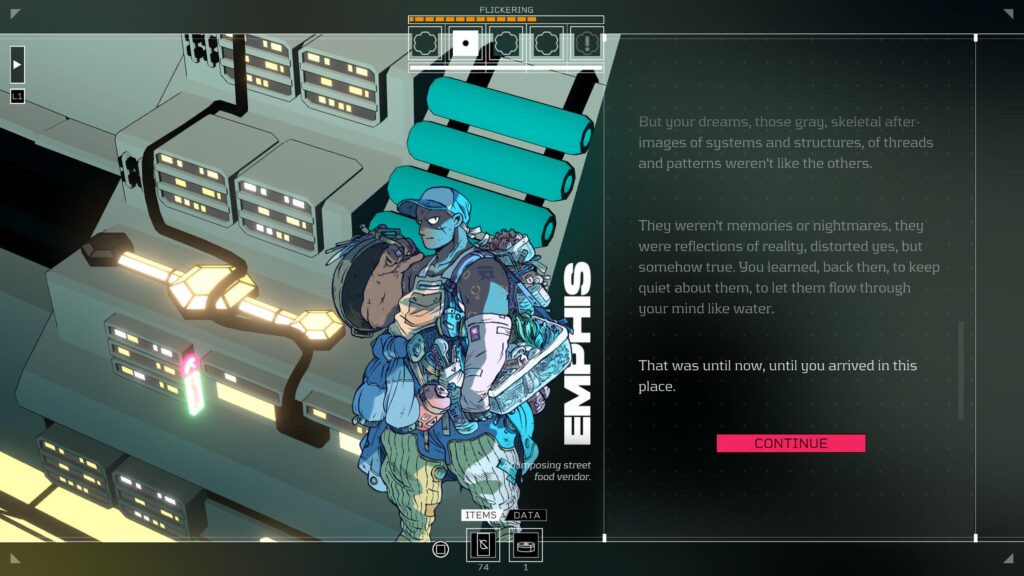Viewport: 1024px width, 576px height.
Task: Continue the story dialogue
Action: point(790,443)
